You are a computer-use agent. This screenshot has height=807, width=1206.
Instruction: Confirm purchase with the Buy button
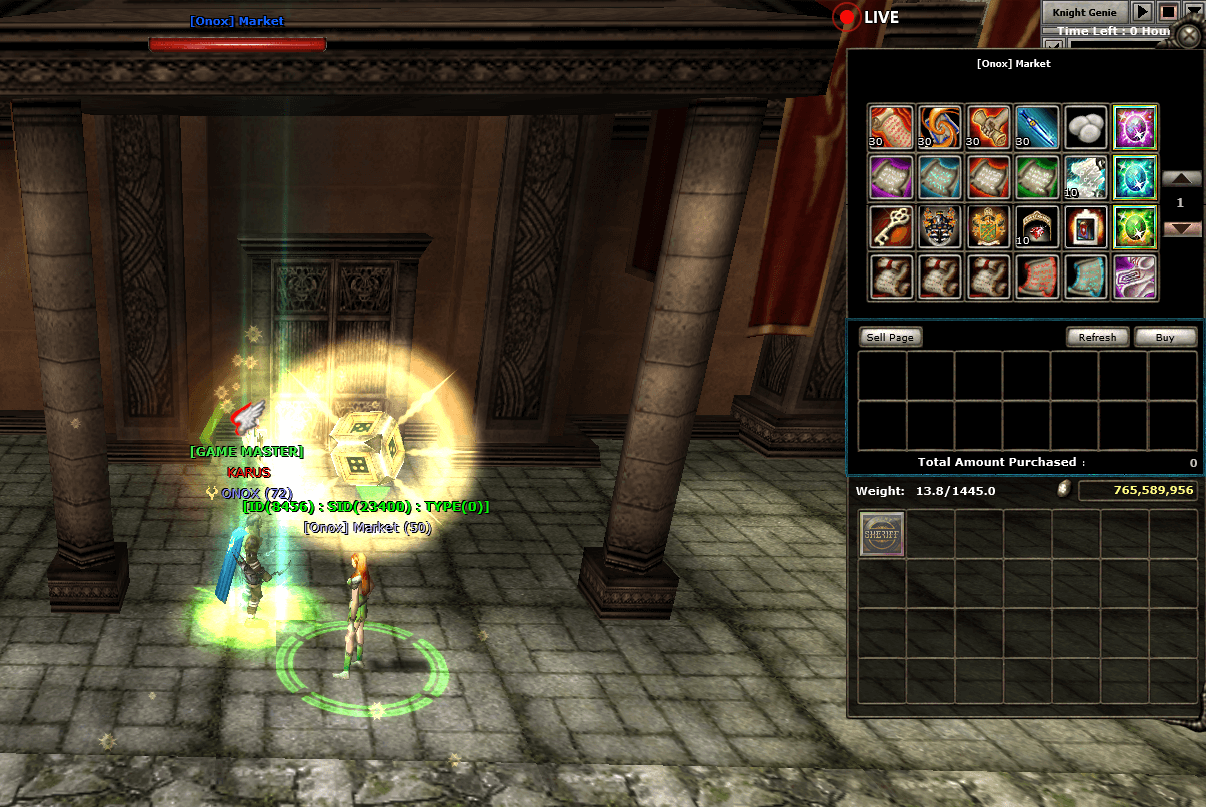(x=1165, y=337)
